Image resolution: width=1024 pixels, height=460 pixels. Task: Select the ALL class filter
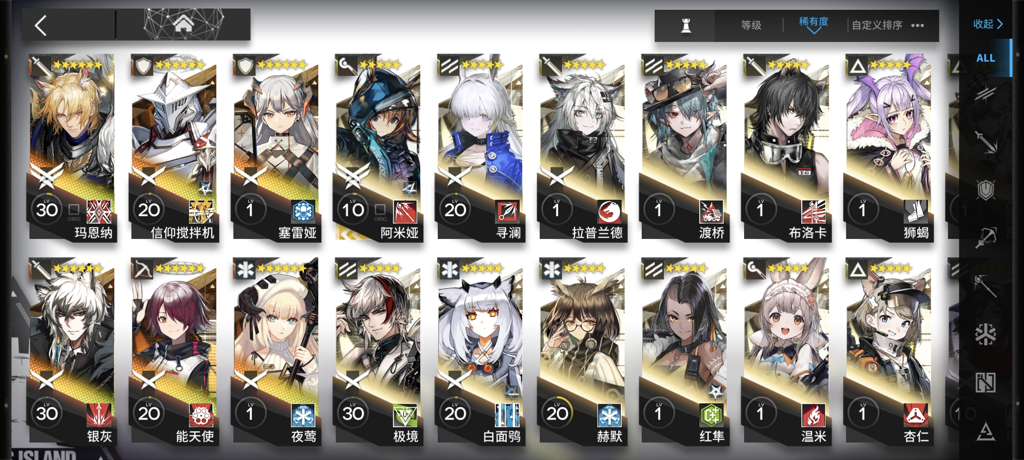tap(986, 58)
